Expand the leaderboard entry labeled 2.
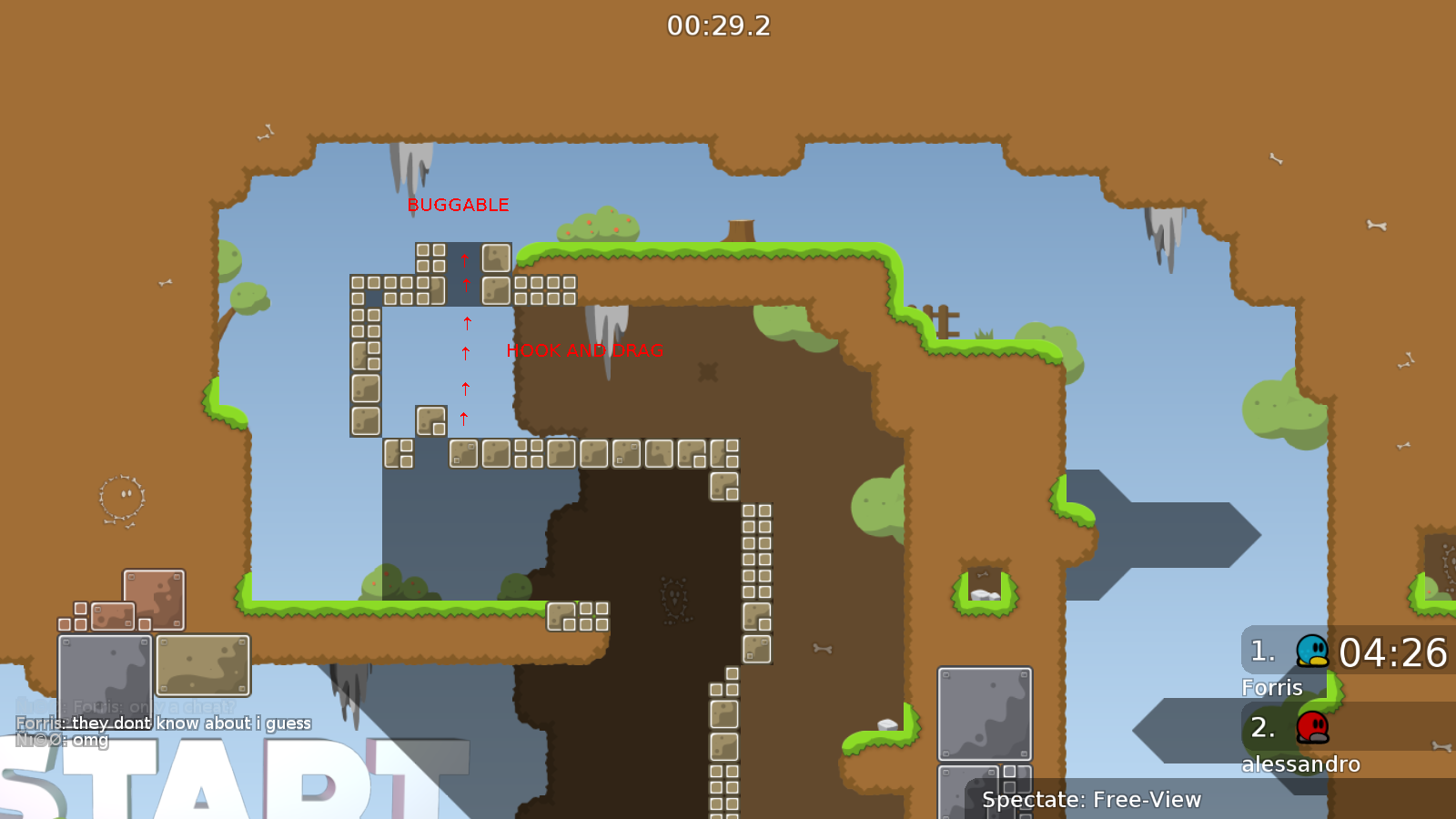The height and width of the screenshot is (819, 1456). click(1261, 728)
